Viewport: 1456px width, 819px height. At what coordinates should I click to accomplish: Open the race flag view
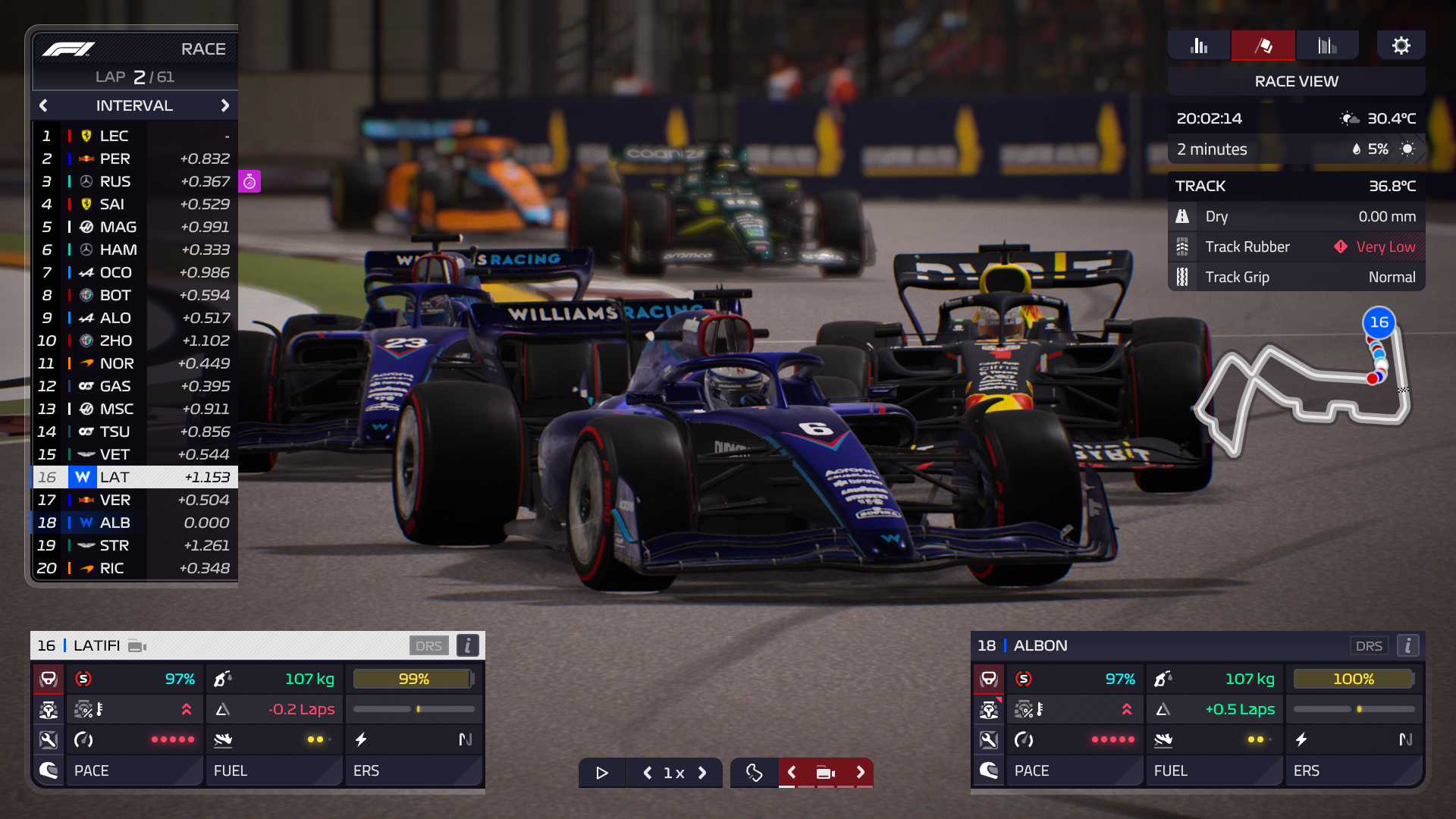1262,45
